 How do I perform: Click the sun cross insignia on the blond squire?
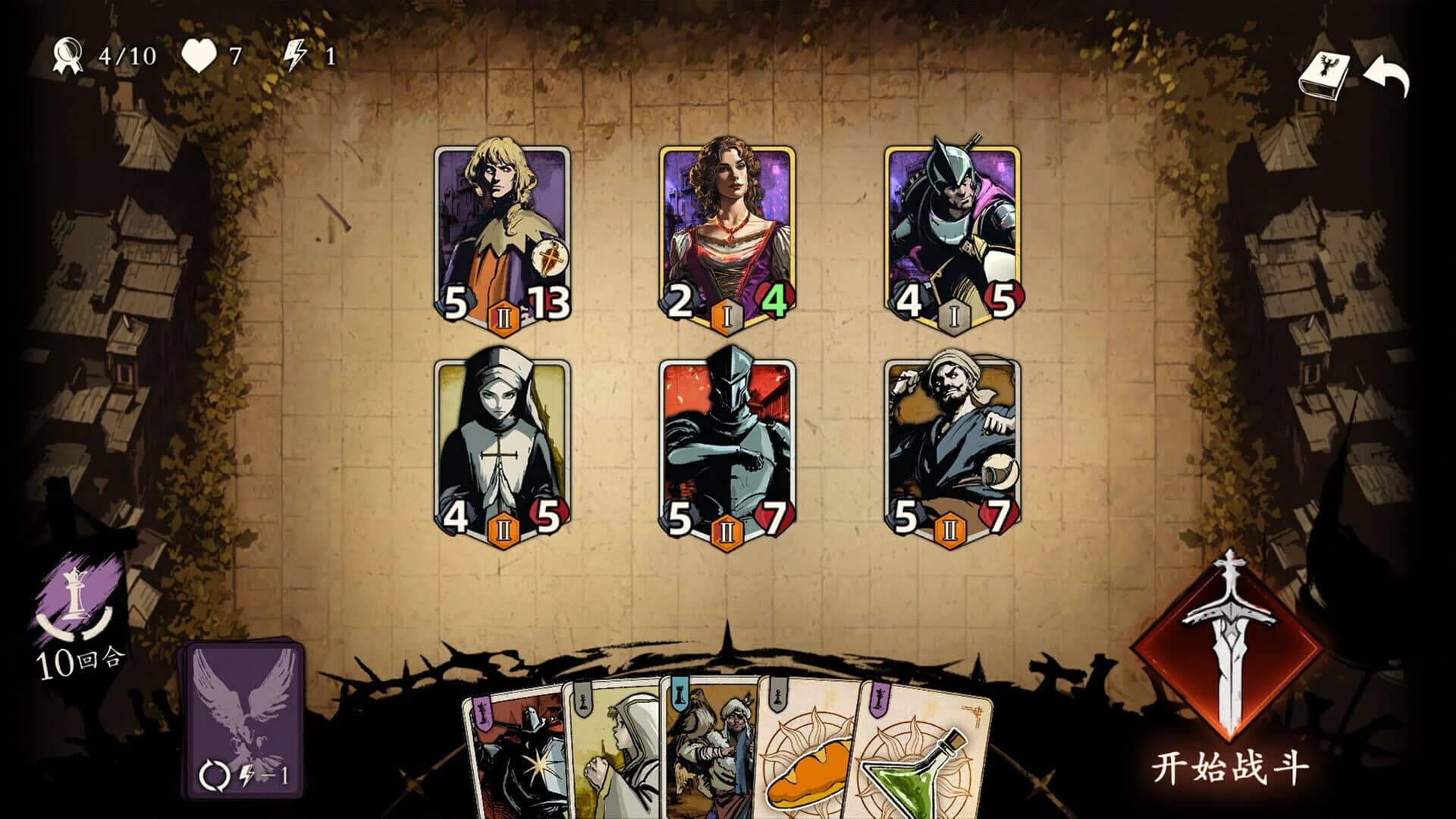(x=551, y=258)
